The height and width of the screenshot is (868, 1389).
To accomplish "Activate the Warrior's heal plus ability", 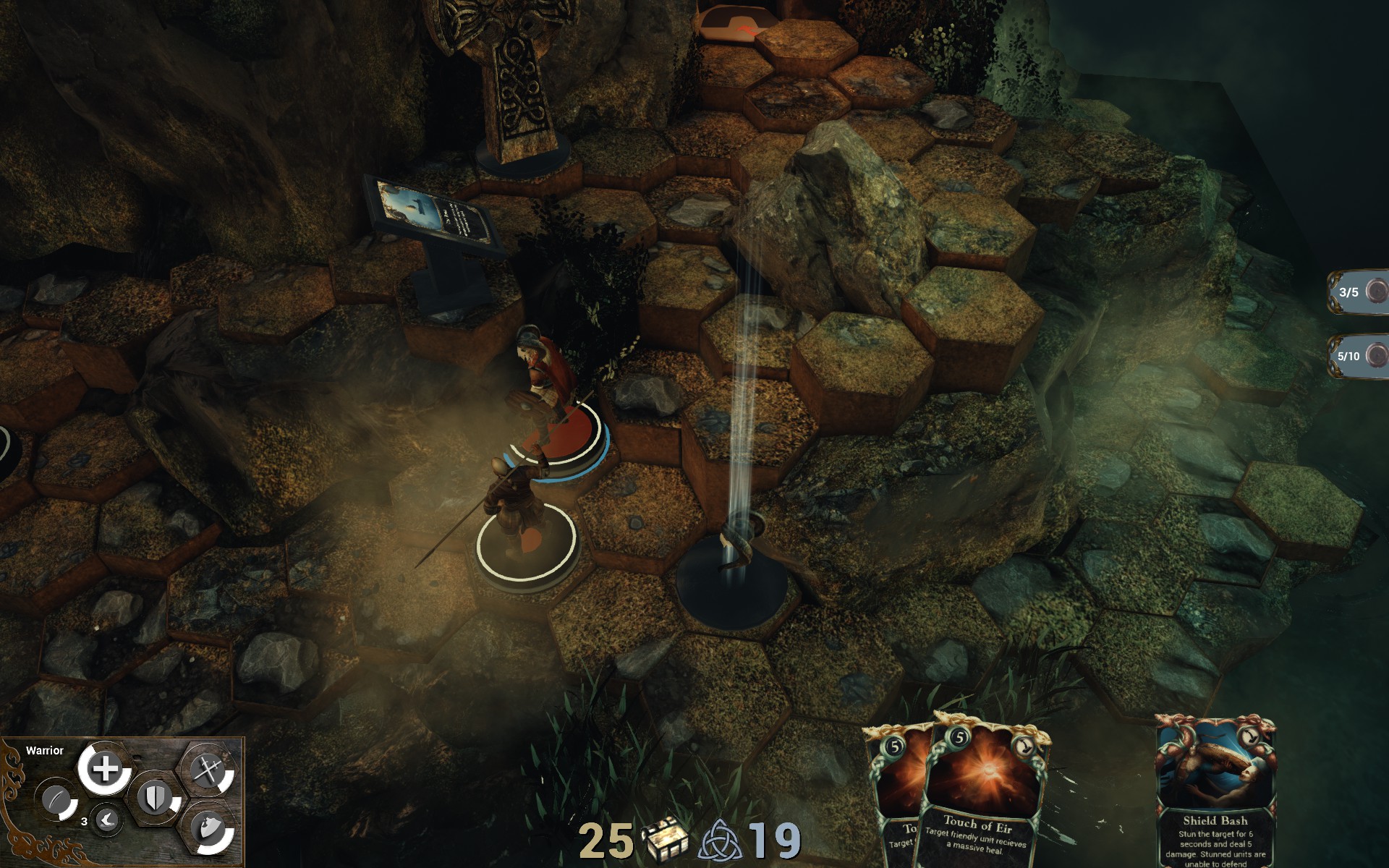I will click(106, 768).
